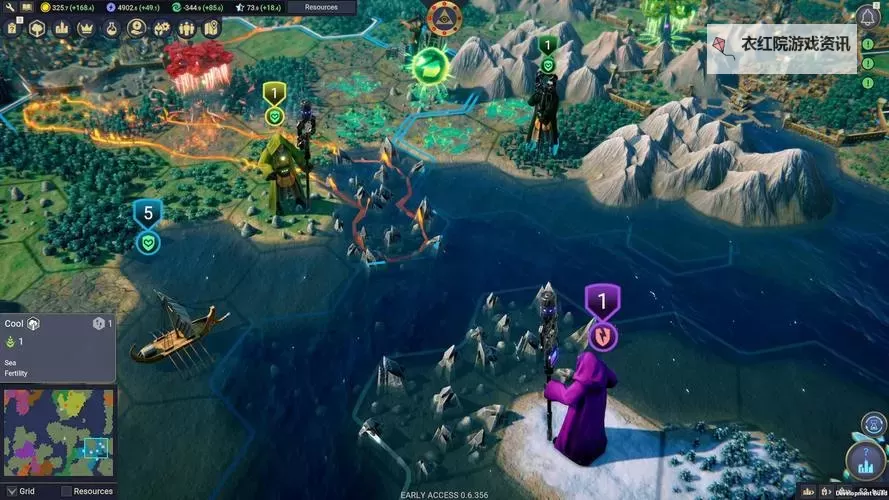Click the notification bell icon

point(867,17)
